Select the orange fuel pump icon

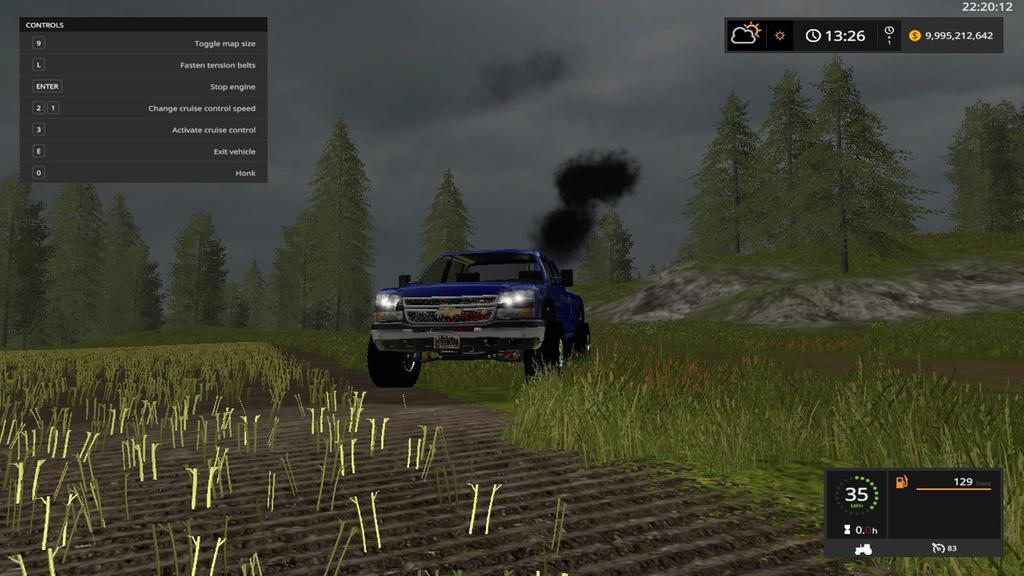[902, 482]
